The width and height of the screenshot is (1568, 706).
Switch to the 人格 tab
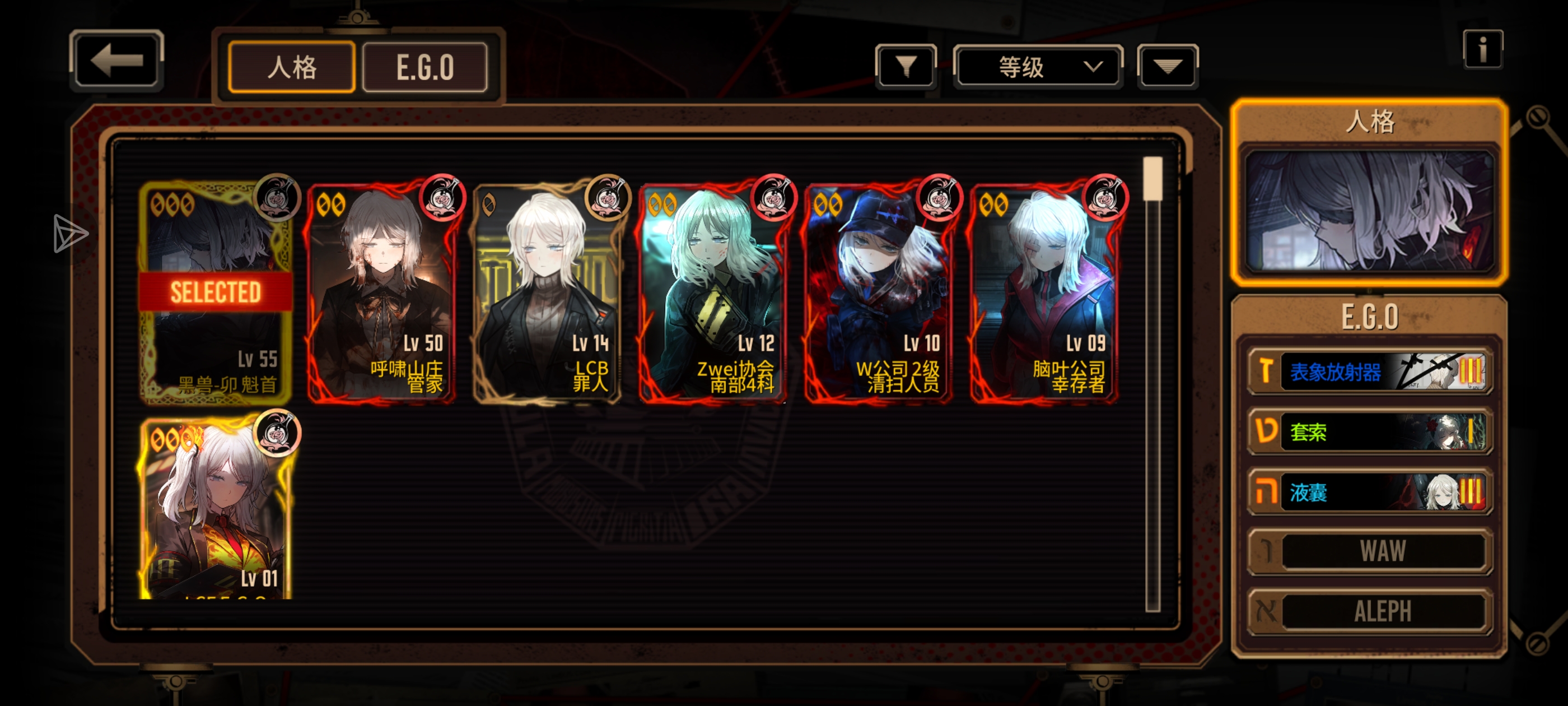pyautogui.click(x=292, y=67)
